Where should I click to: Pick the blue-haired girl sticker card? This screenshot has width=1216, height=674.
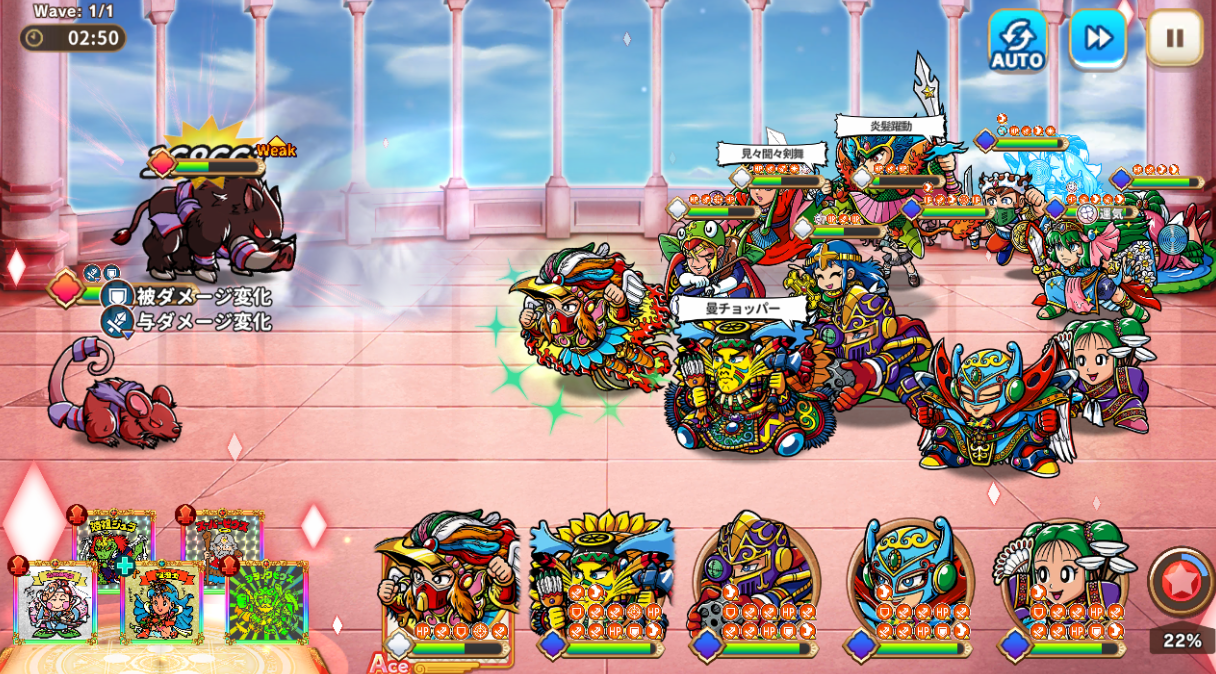(x=161, y=602)
